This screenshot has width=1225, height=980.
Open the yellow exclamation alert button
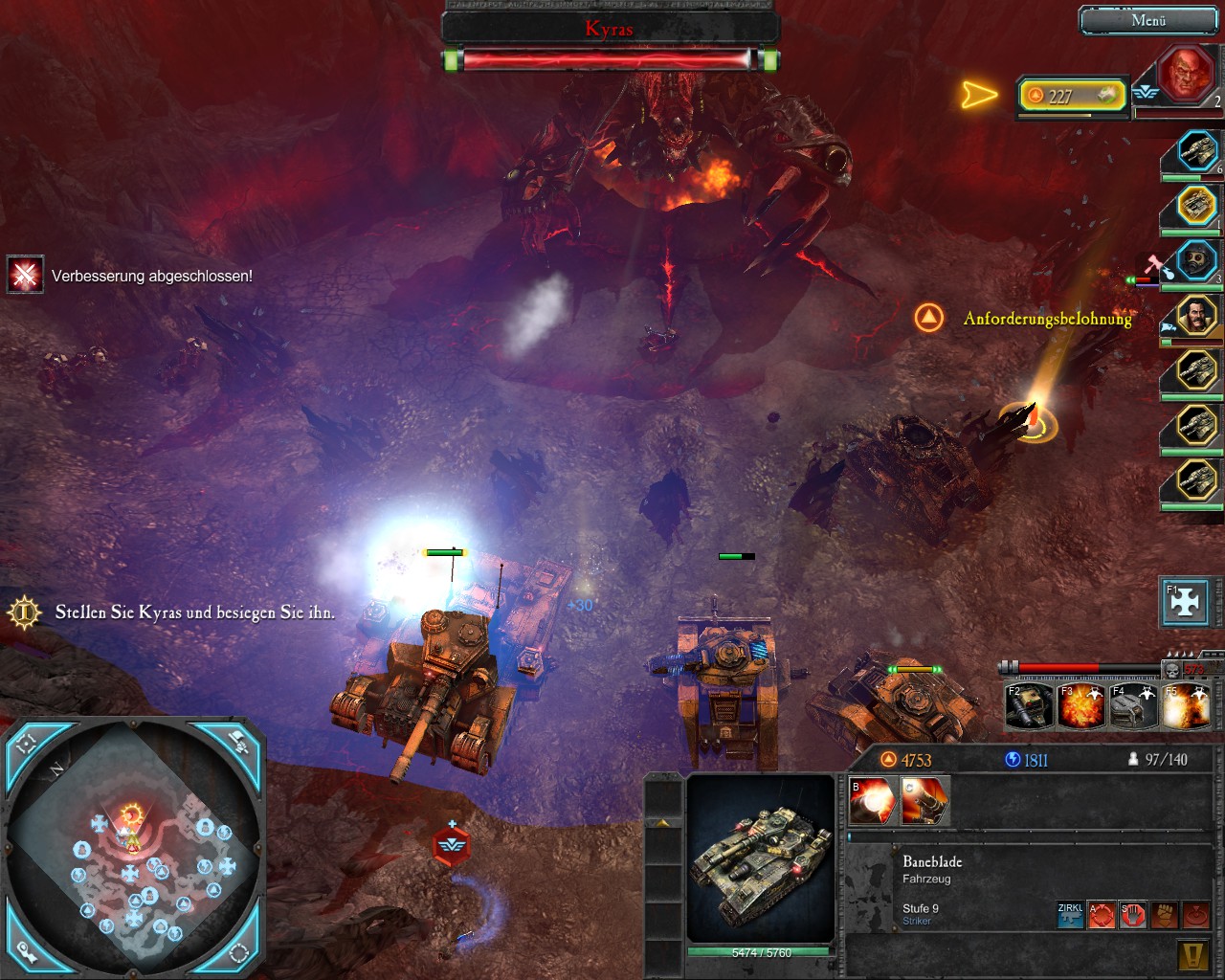coord(1191,954)
